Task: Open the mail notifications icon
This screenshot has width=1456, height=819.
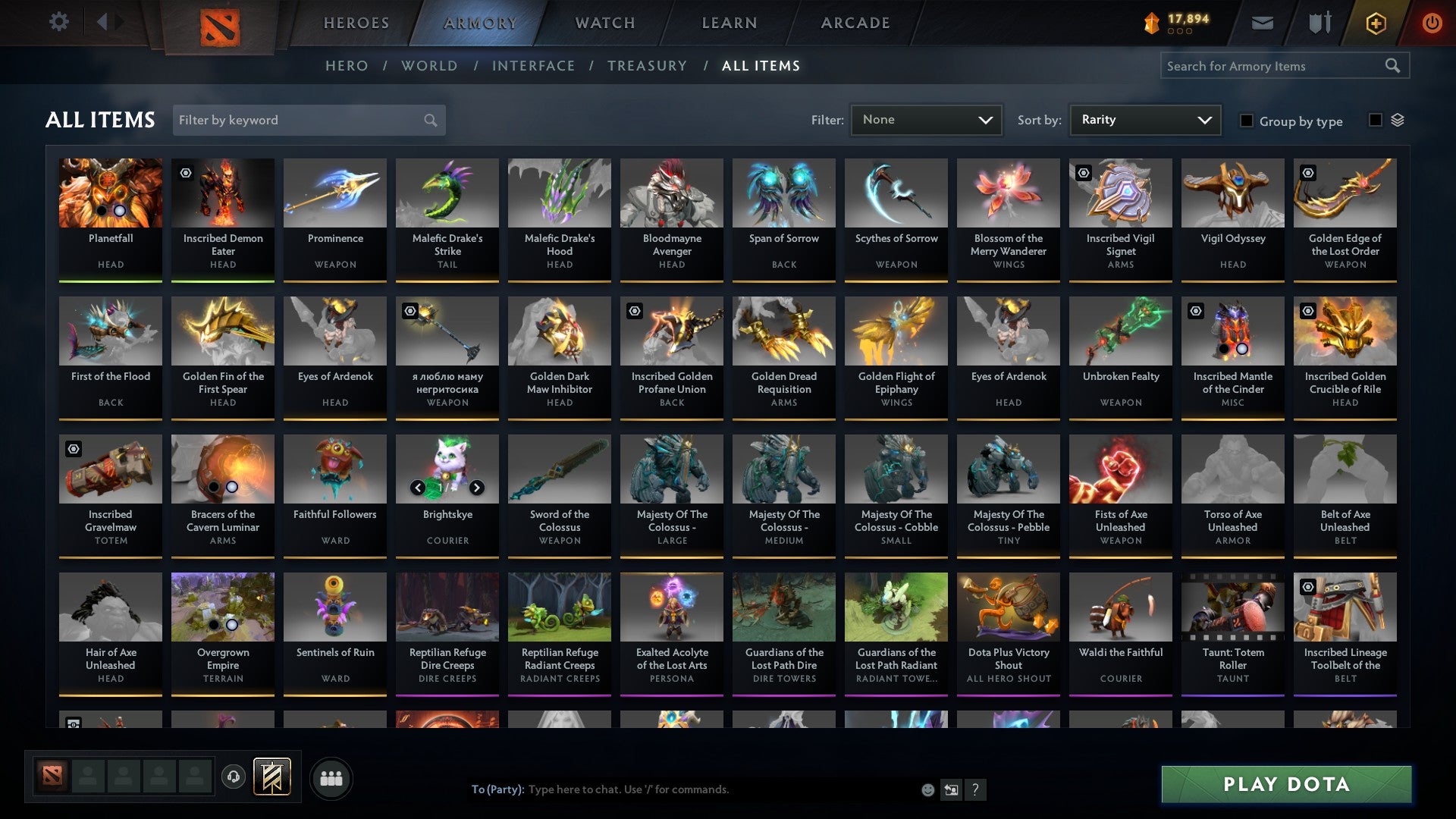Action: click(1262, 23)
